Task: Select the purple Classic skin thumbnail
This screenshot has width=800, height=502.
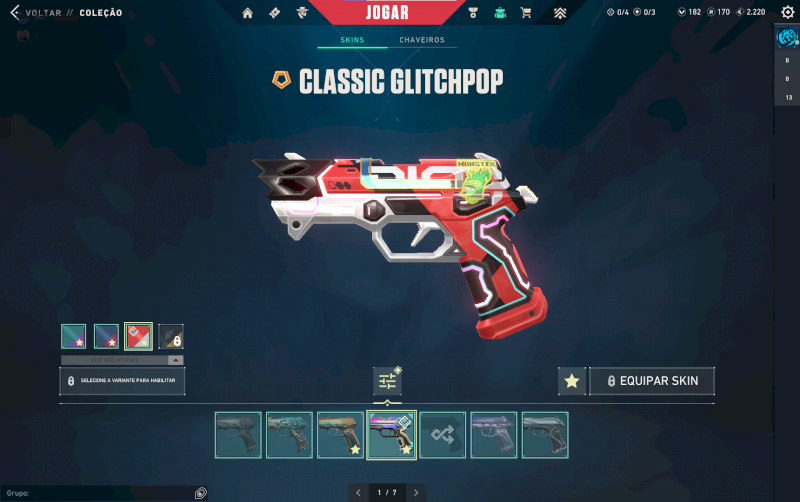Action: click(494, 435)
